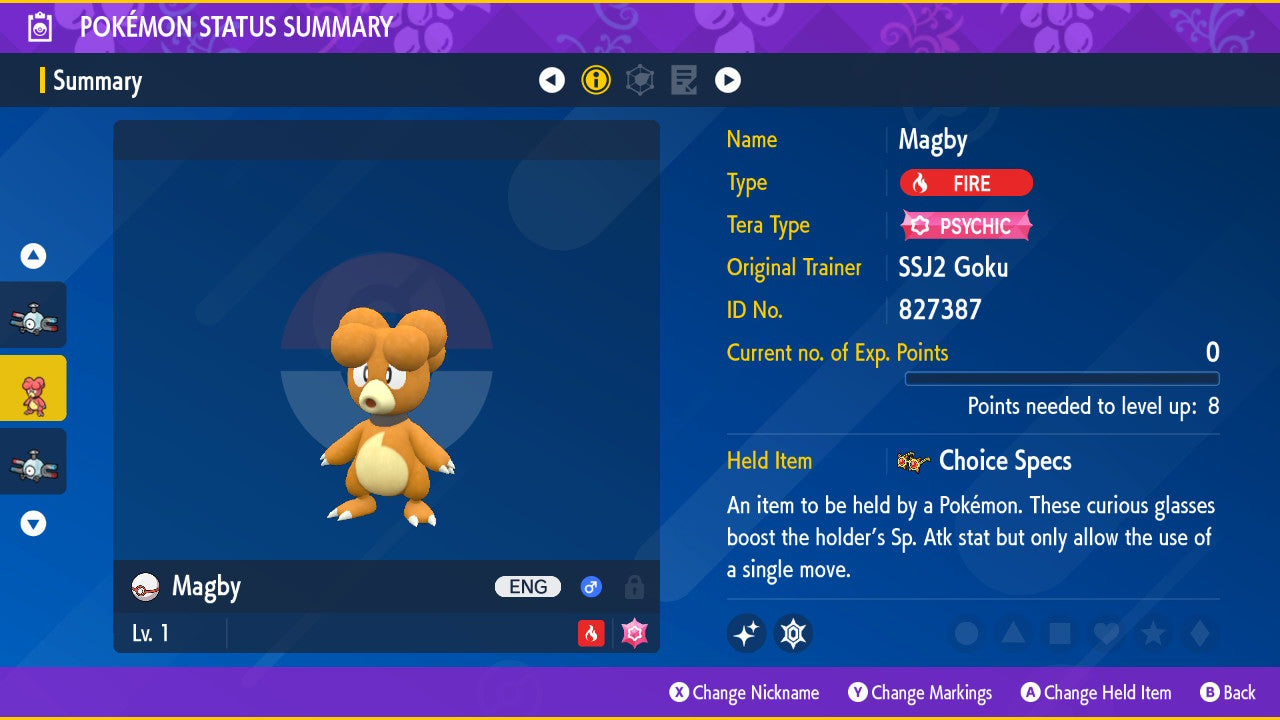Toggle the circle marking

coord(966,633)
